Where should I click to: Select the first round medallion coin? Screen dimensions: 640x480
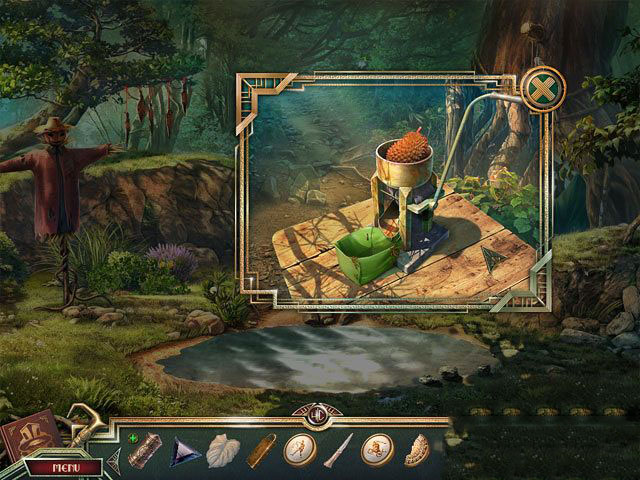[299, 450]
